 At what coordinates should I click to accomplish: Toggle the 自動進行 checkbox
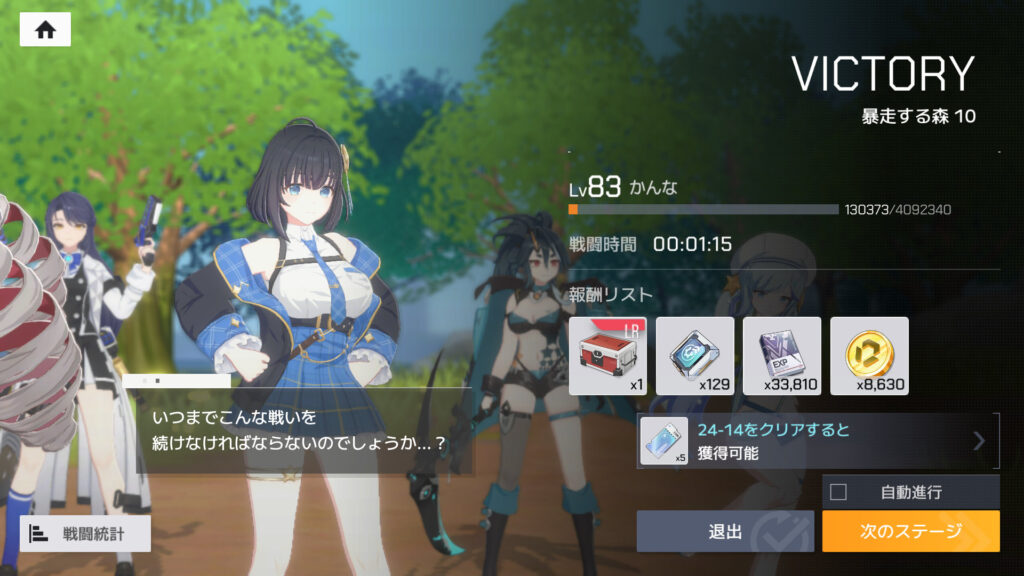pos(838,491)
